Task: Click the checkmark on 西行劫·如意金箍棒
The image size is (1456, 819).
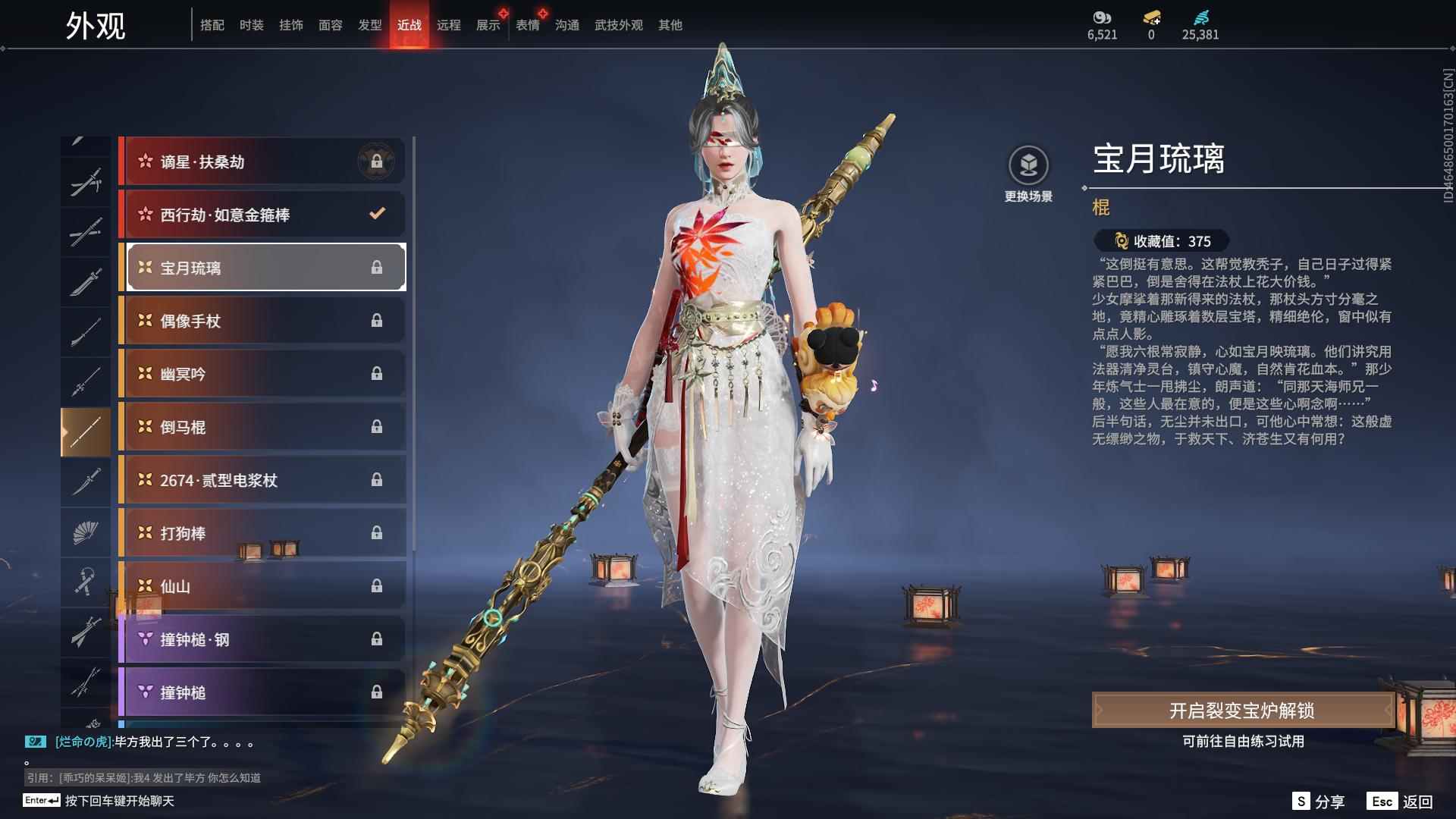Action: 377,214
